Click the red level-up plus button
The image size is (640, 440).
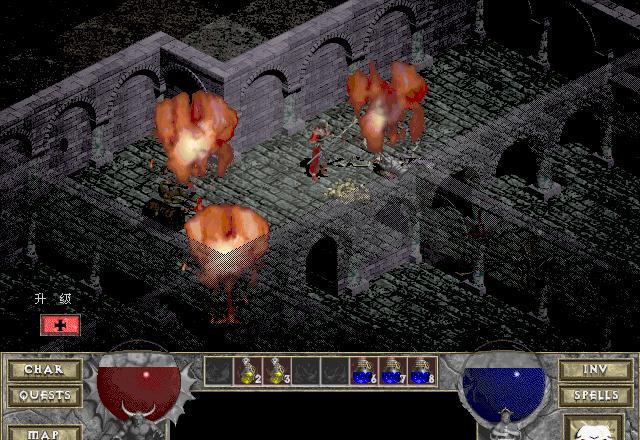pyautogui.click(x=60, y=325)
